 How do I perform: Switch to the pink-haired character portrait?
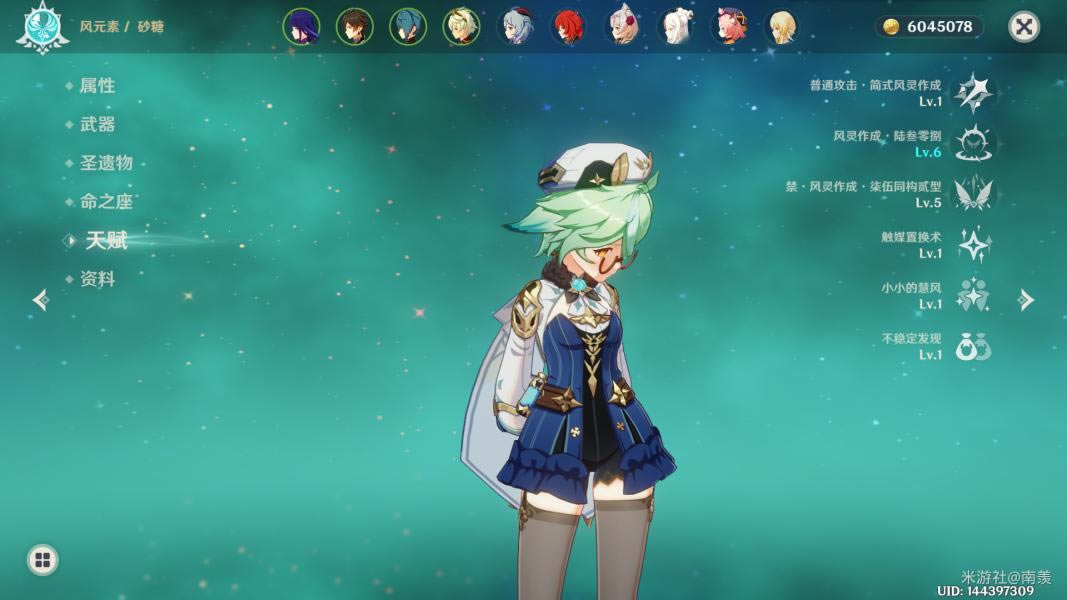(x=730, y=27)
